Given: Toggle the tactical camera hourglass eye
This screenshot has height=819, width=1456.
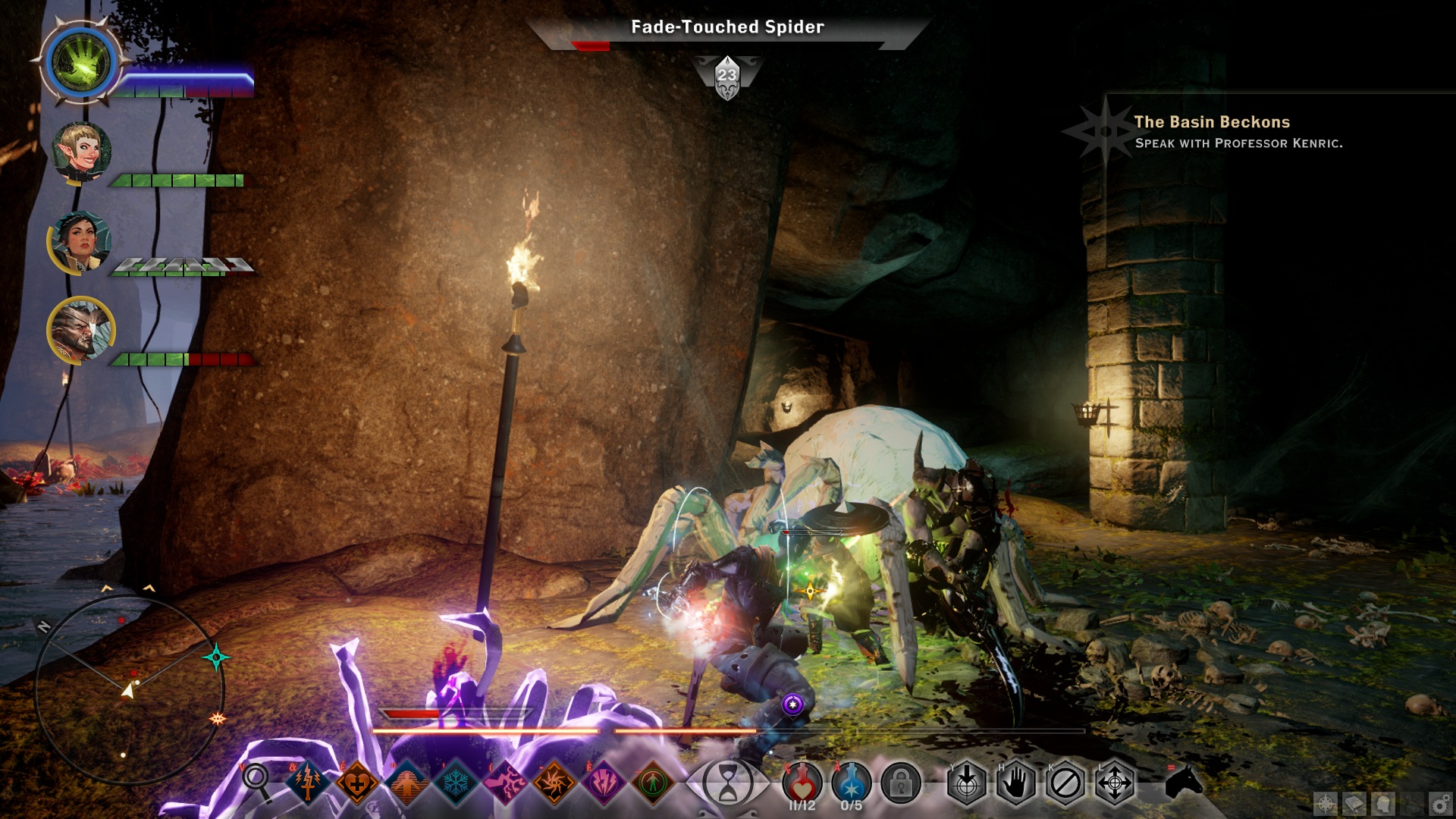Looking at the screenshot, I should click(x=727, y=783).
